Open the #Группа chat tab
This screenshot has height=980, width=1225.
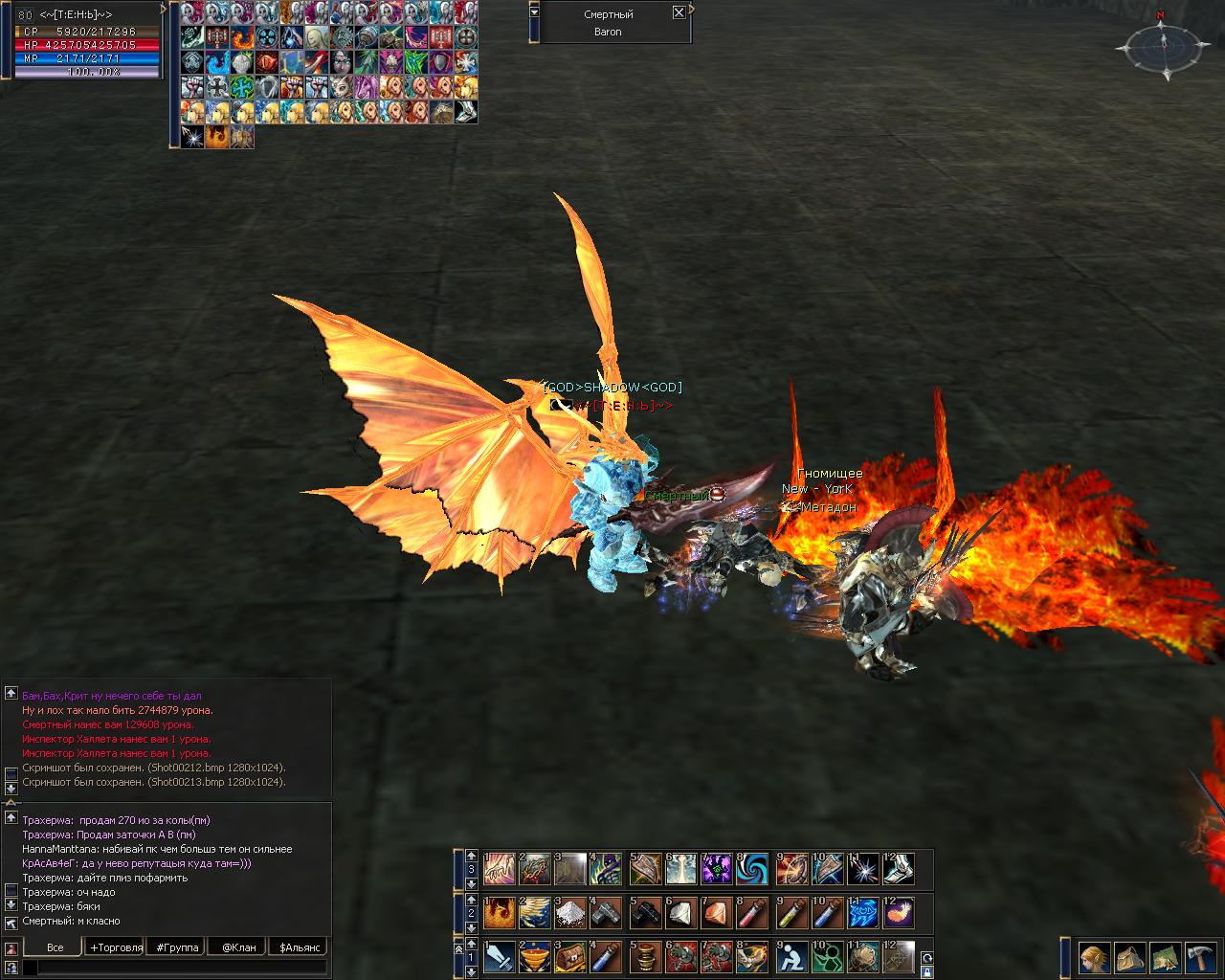tap(178, 947)
